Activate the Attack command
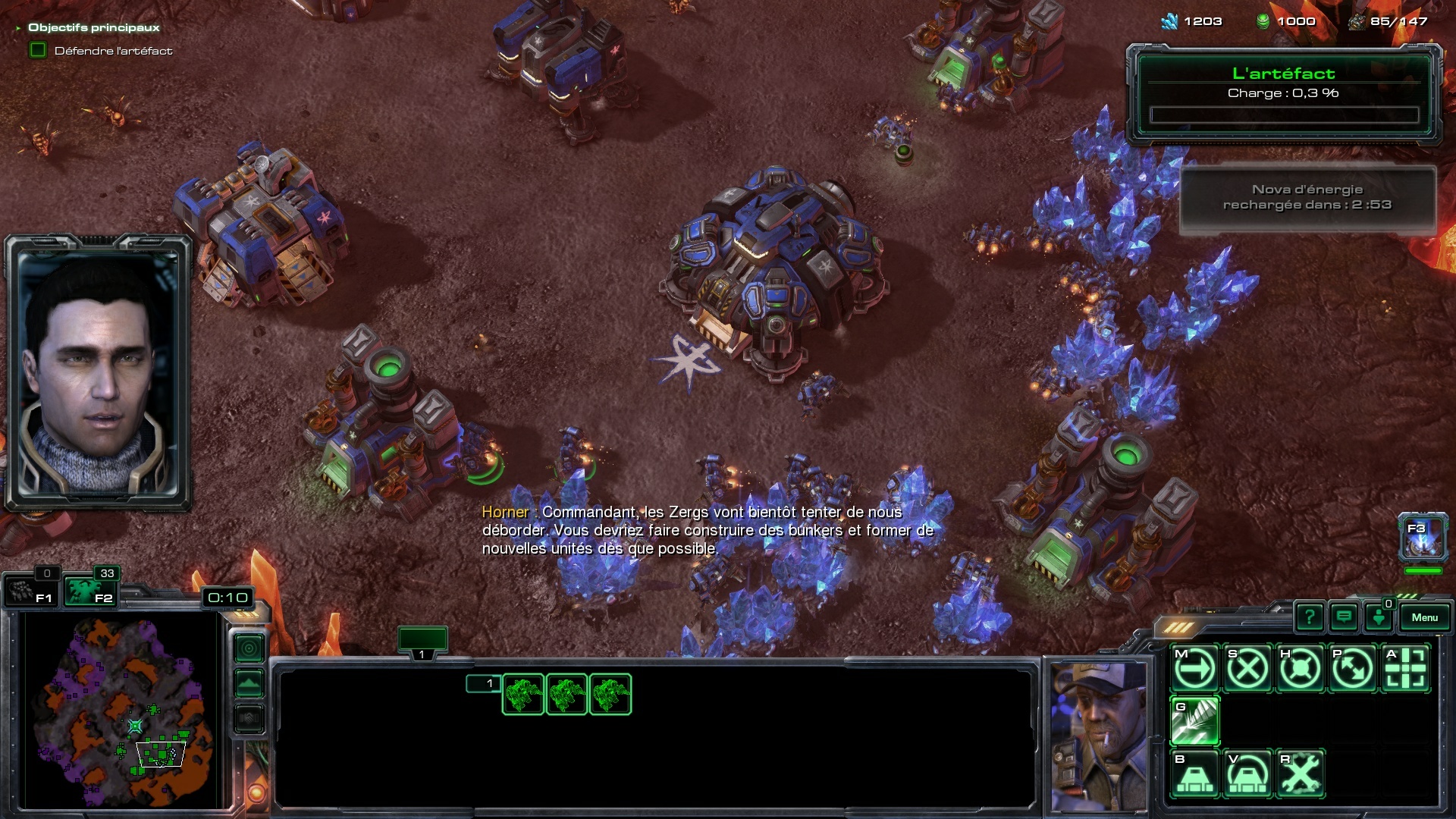1456x819 pixels. click(x=1405, y=669)
